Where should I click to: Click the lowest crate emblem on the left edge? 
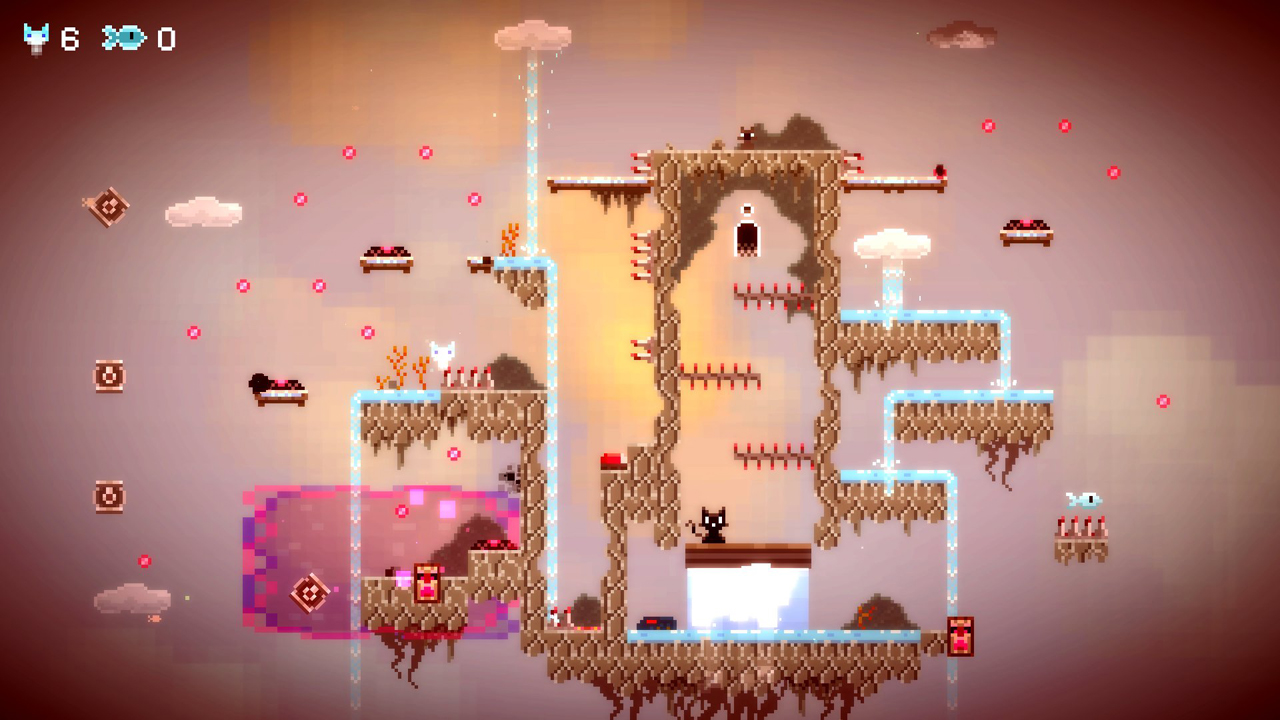click(x=107, y=494)
